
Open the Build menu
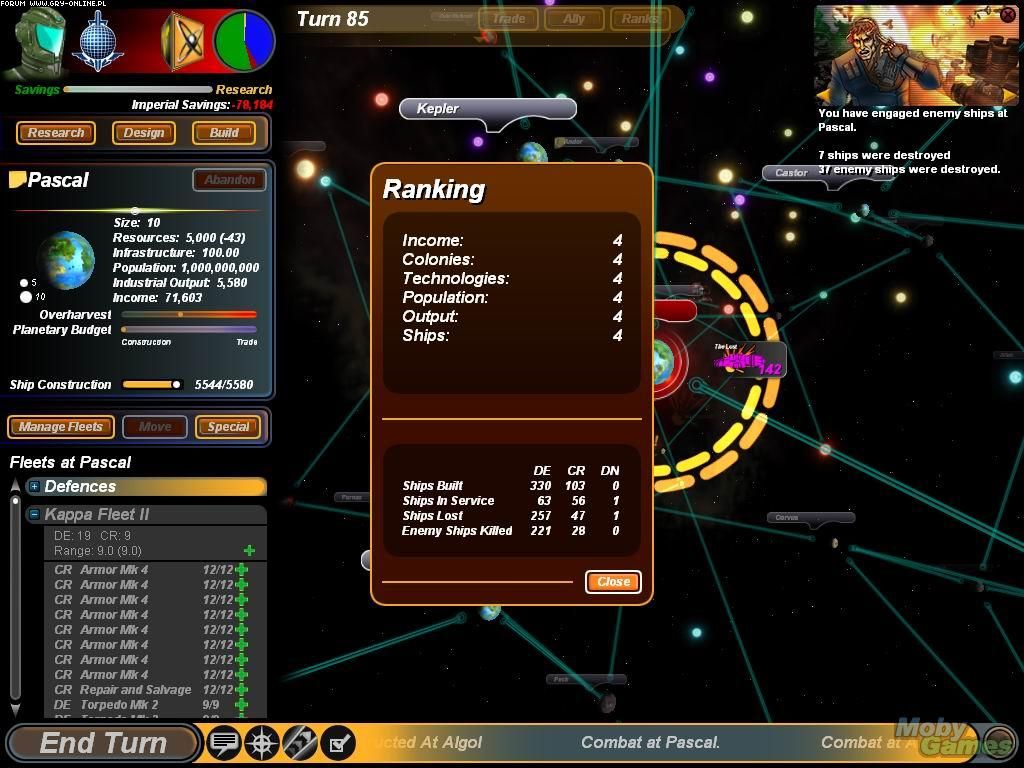[x=224, y=133]
